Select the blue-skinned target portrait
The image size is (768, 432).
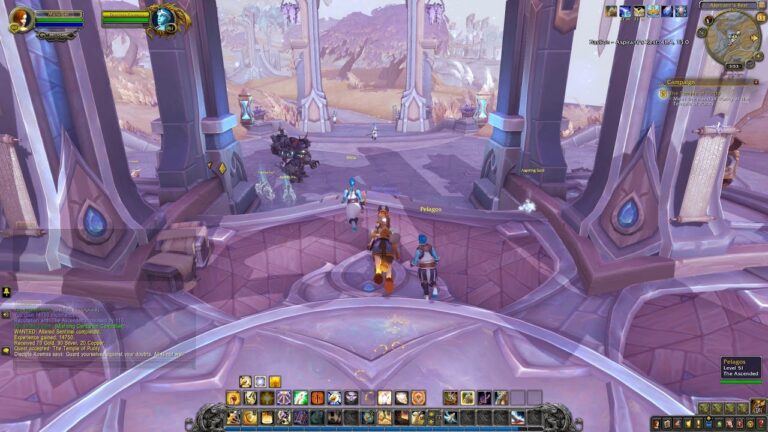(166, 19)
